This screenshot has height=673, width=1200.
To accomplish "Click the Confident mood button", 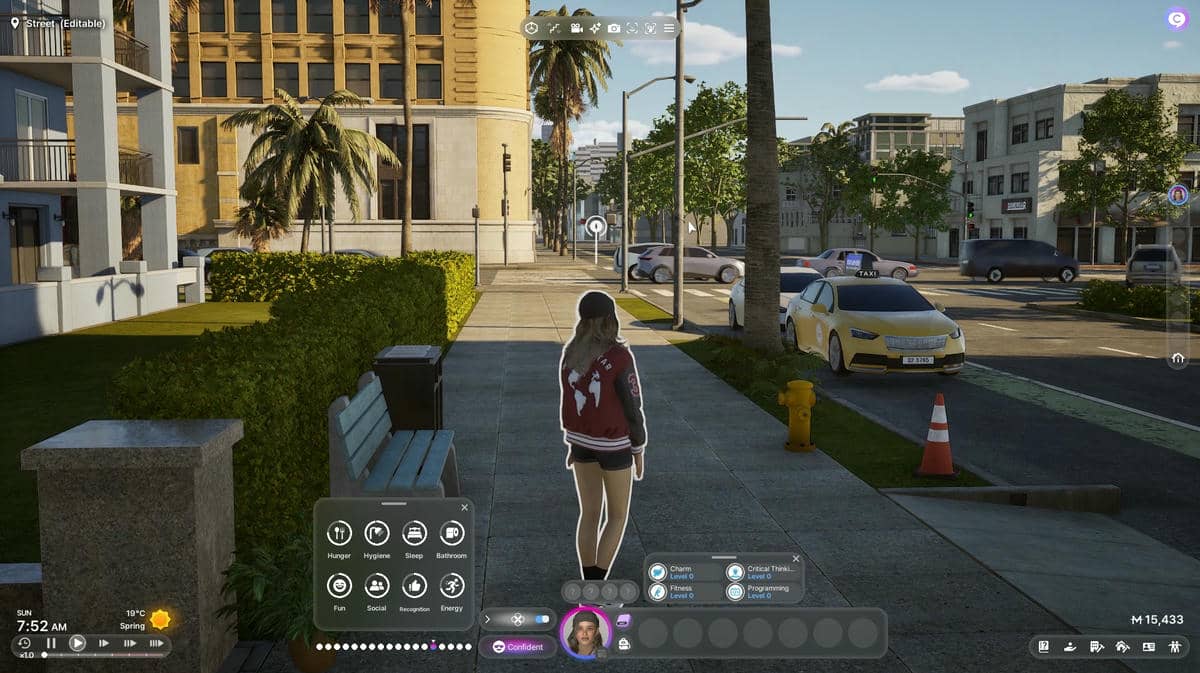I will 517,647.
